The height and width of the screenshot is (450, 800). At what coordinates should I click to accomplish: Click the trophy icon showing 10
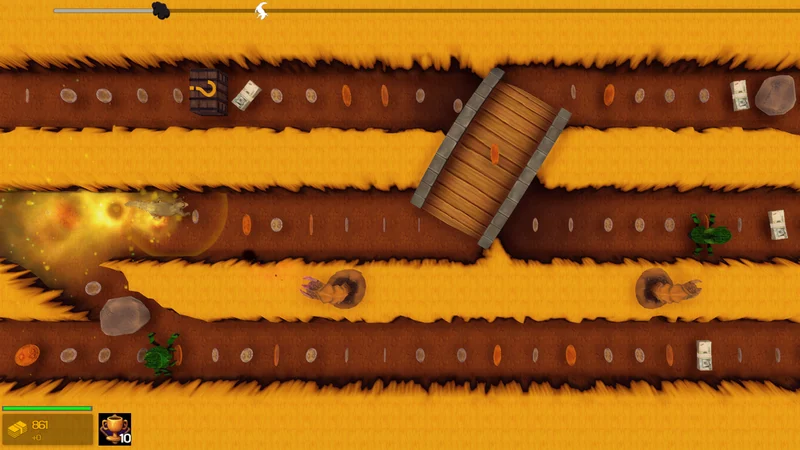[115, 428]
